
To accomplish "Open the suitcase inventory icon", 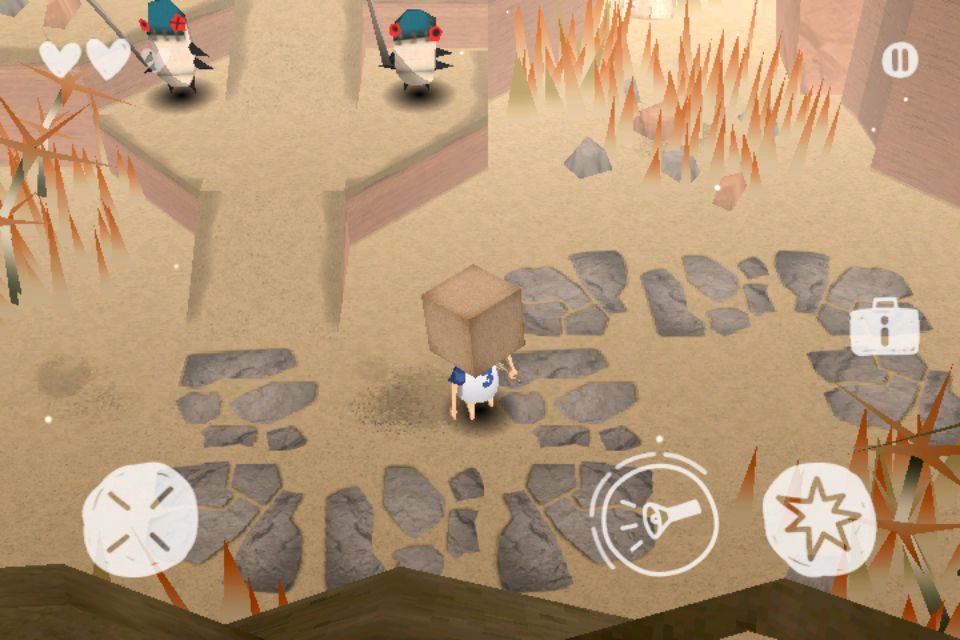I will coord(884,326).
